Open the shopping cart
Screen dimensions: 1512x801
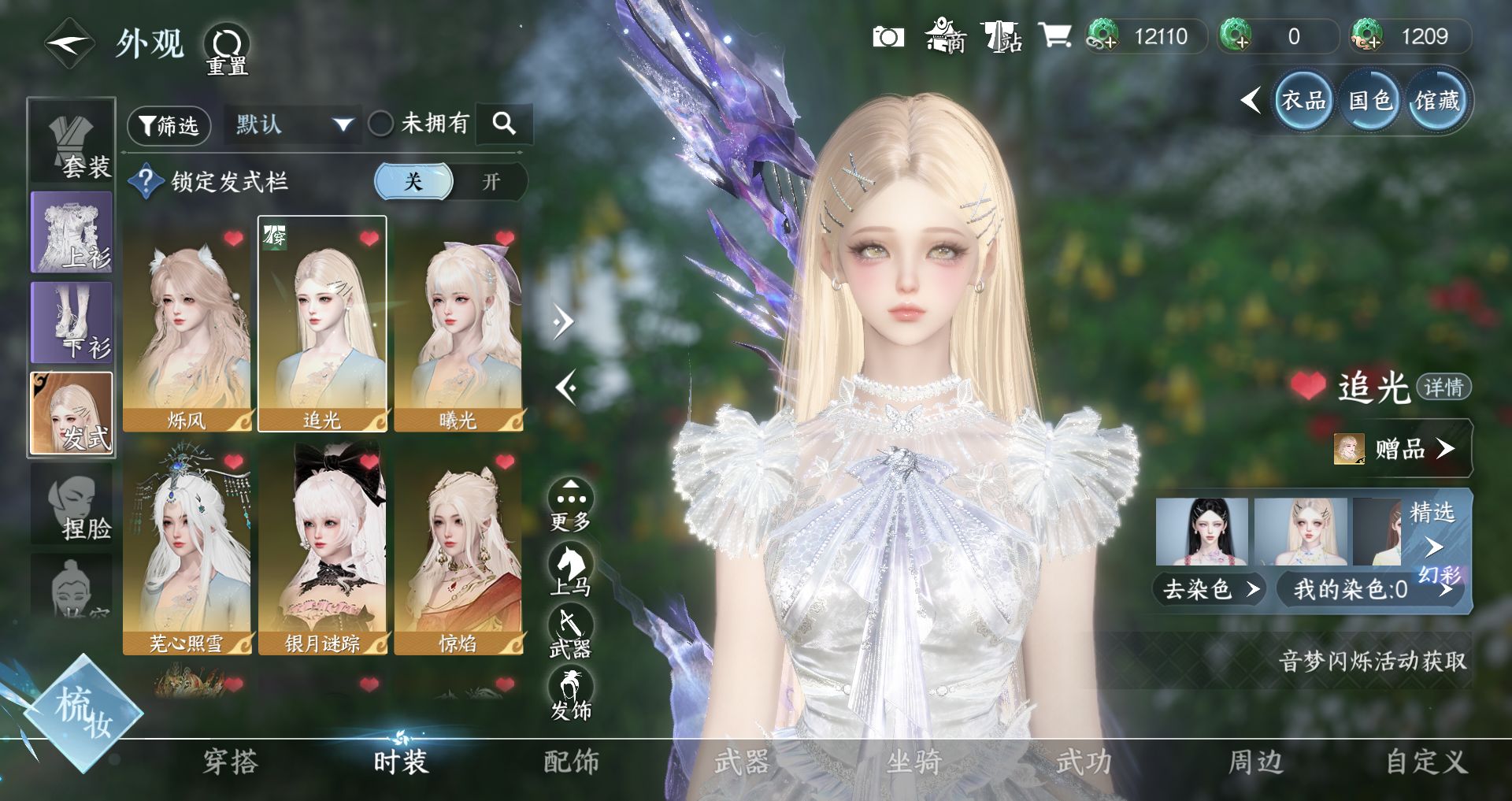(x=1054, y=36)
